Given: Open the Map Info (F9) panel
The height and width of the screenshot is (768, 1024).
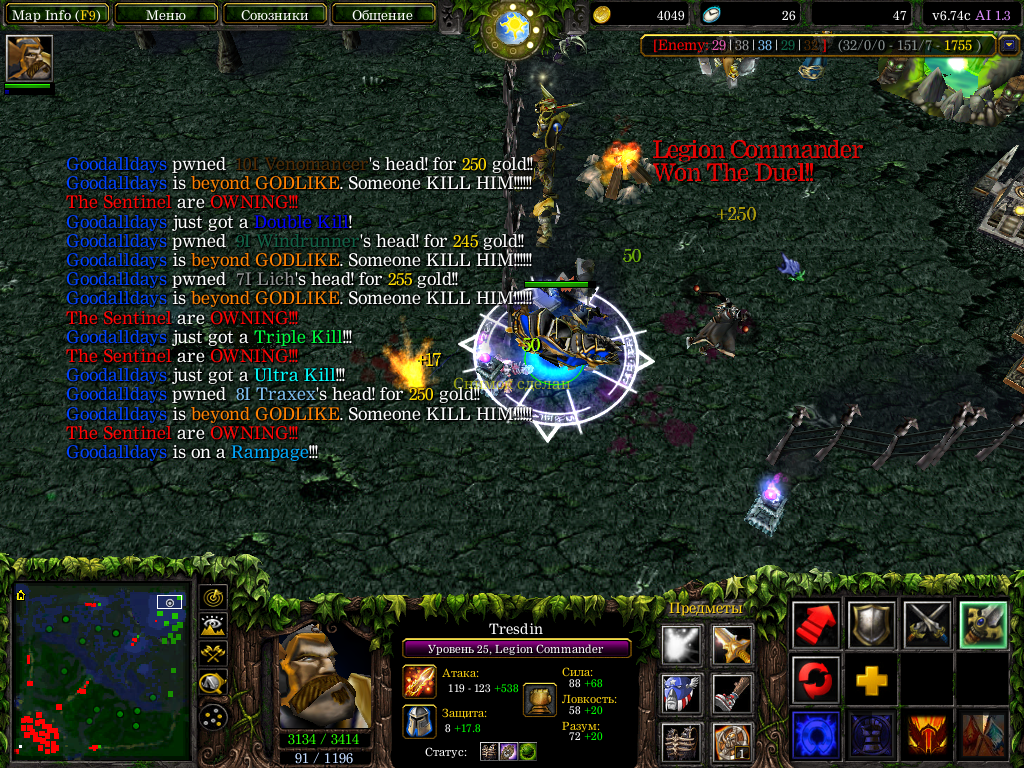Looking at the screenshot, I should point(55,15).
